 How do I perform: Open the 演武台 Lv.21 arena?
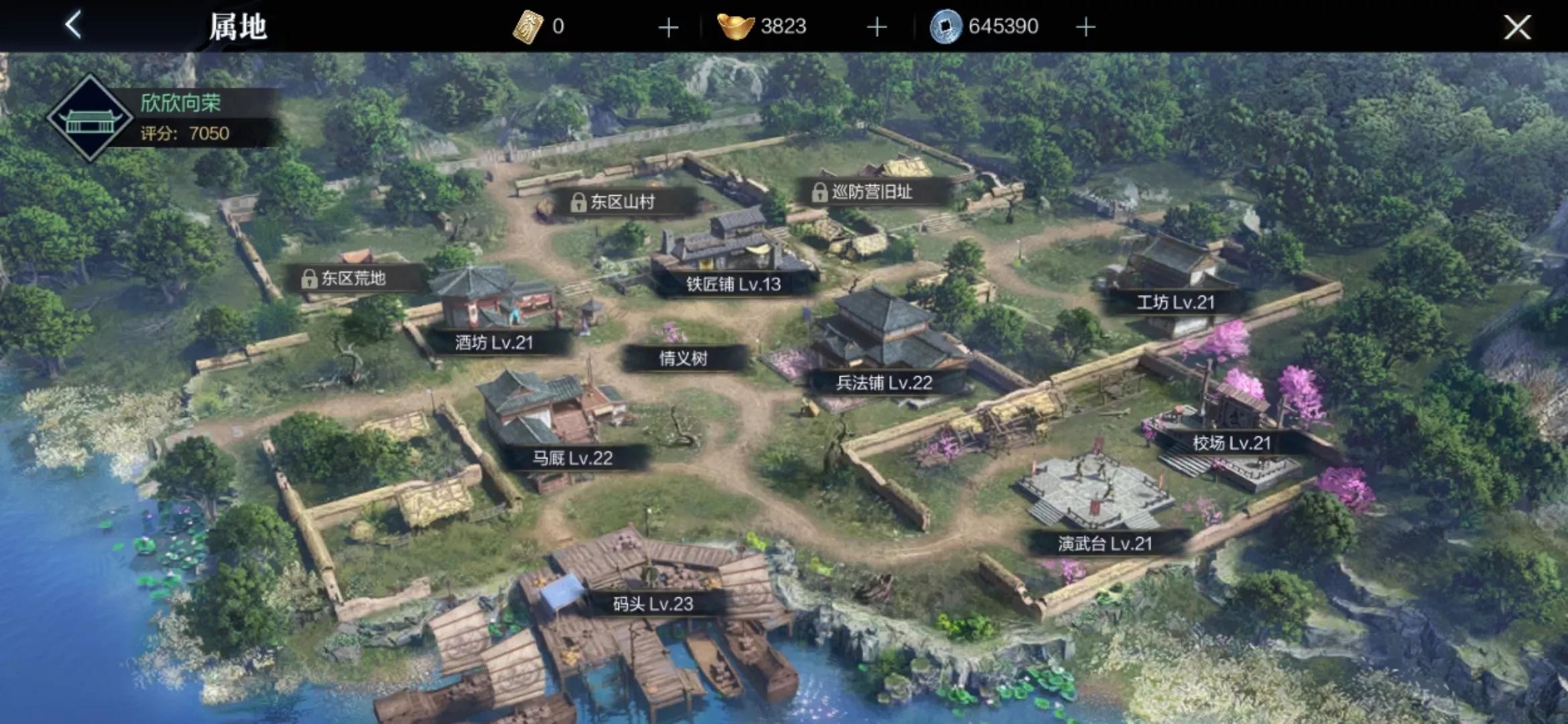[1105, 544]
